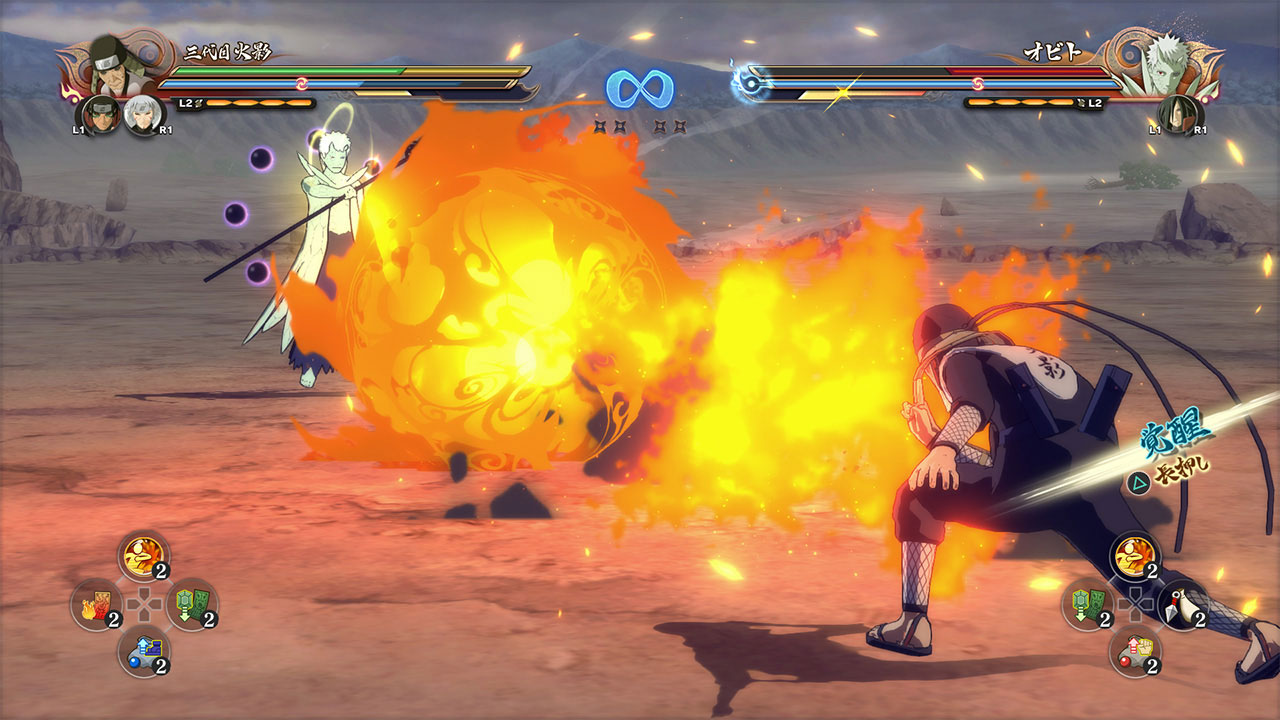The height and width of the screenshot is (720, 1280).
Task: Use the kunai and pouch item
Action: point(1183,605)
